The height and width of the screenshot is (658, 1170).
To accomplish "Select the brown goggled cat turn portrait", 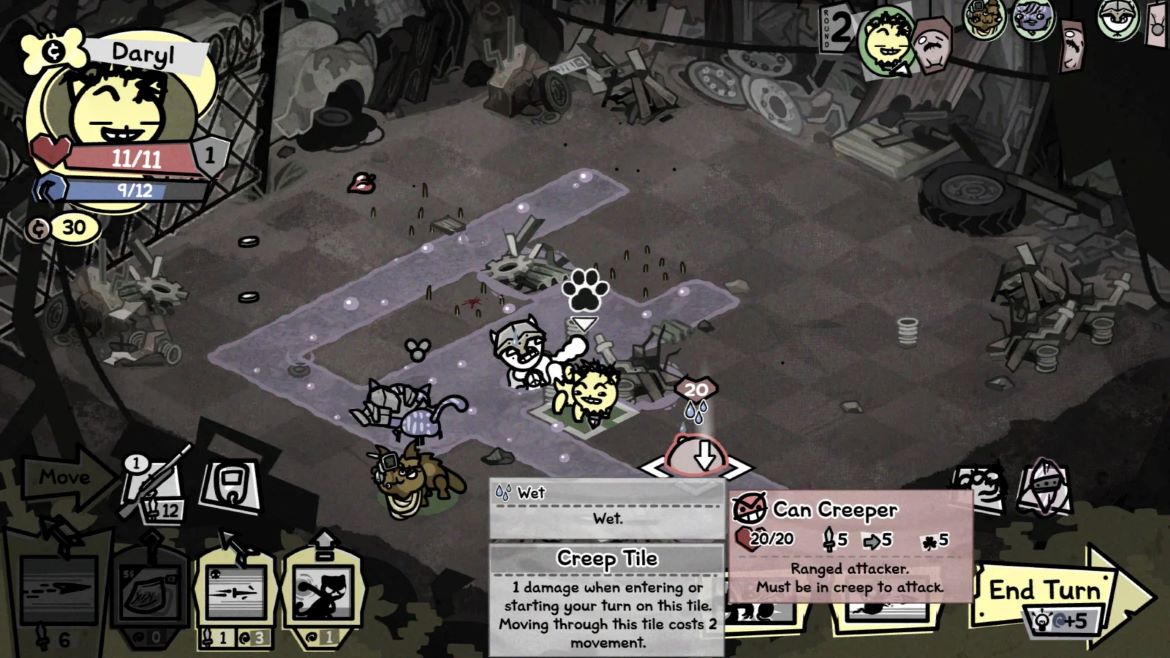I will point(985,18).
